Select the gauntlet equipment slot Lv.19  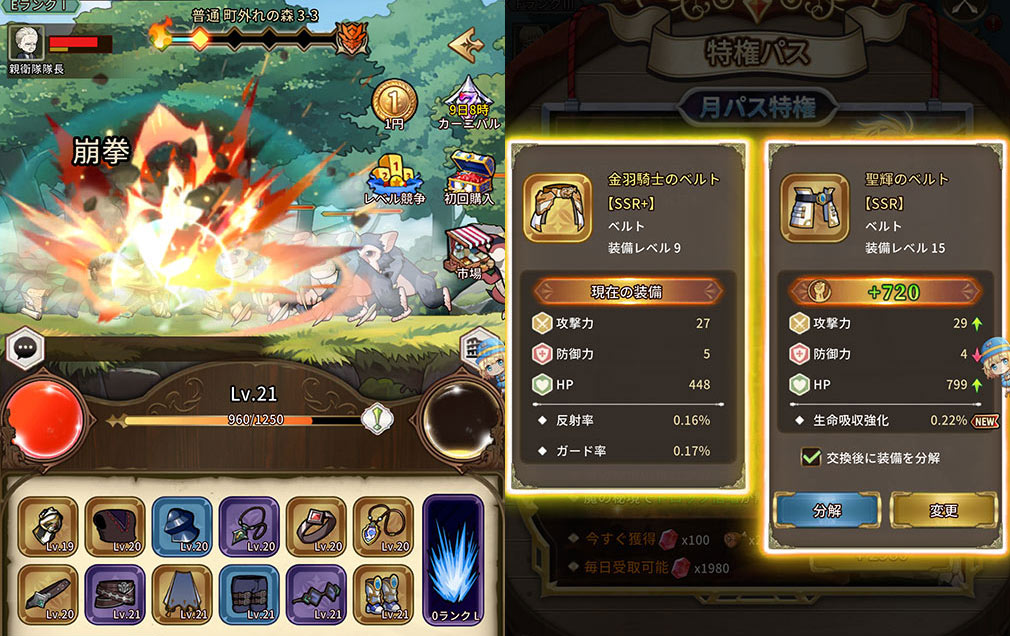(x=46, y=526)
